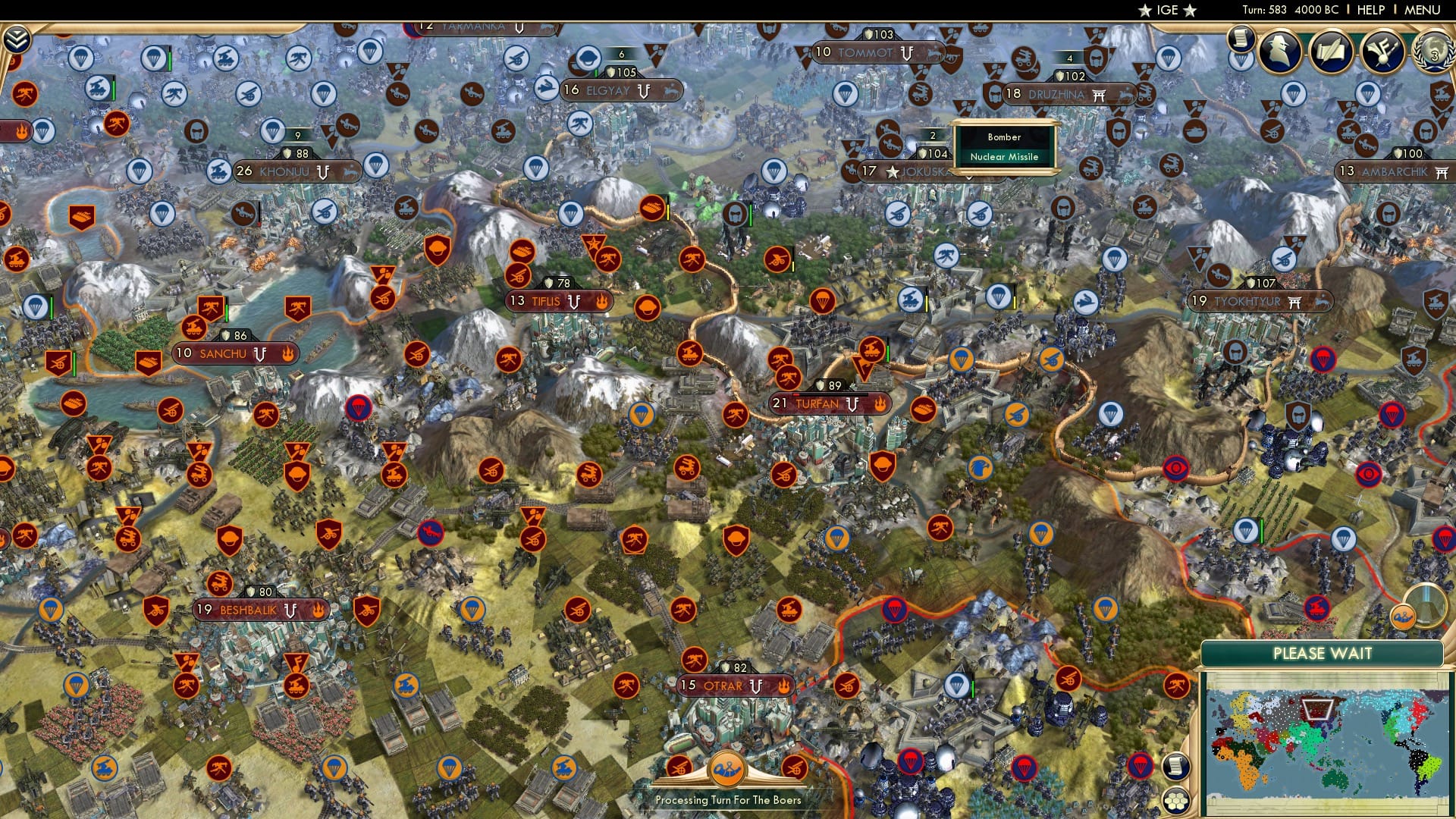The height and width of the screenshot is (819, 1456).
Task: Toggle the hex grid button below the minimap
Action: [1175, 799]
